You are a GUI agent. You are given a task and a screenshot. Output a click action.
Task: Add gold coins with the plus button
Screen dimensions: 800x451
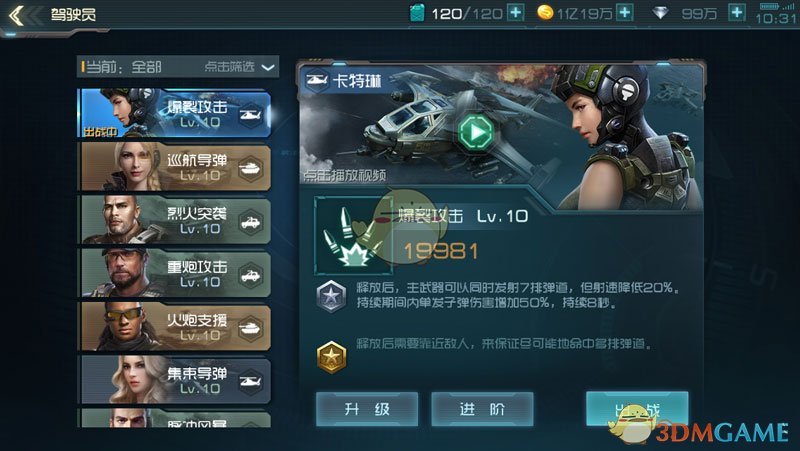pos(625,13)
